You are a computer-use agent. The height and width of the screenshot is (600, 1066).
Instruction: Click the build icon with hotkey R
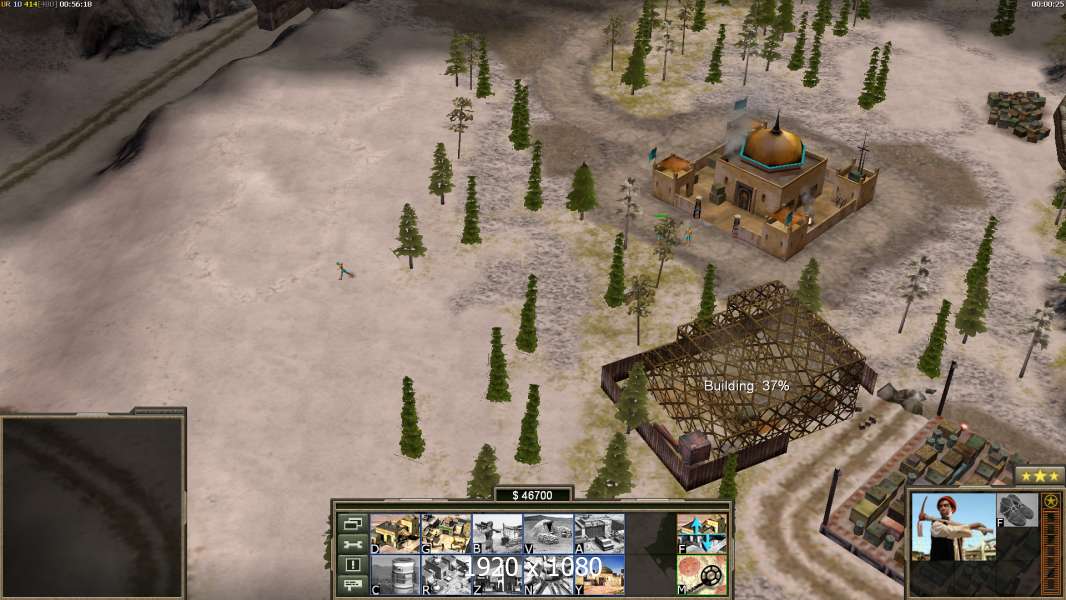pos(446,574)
